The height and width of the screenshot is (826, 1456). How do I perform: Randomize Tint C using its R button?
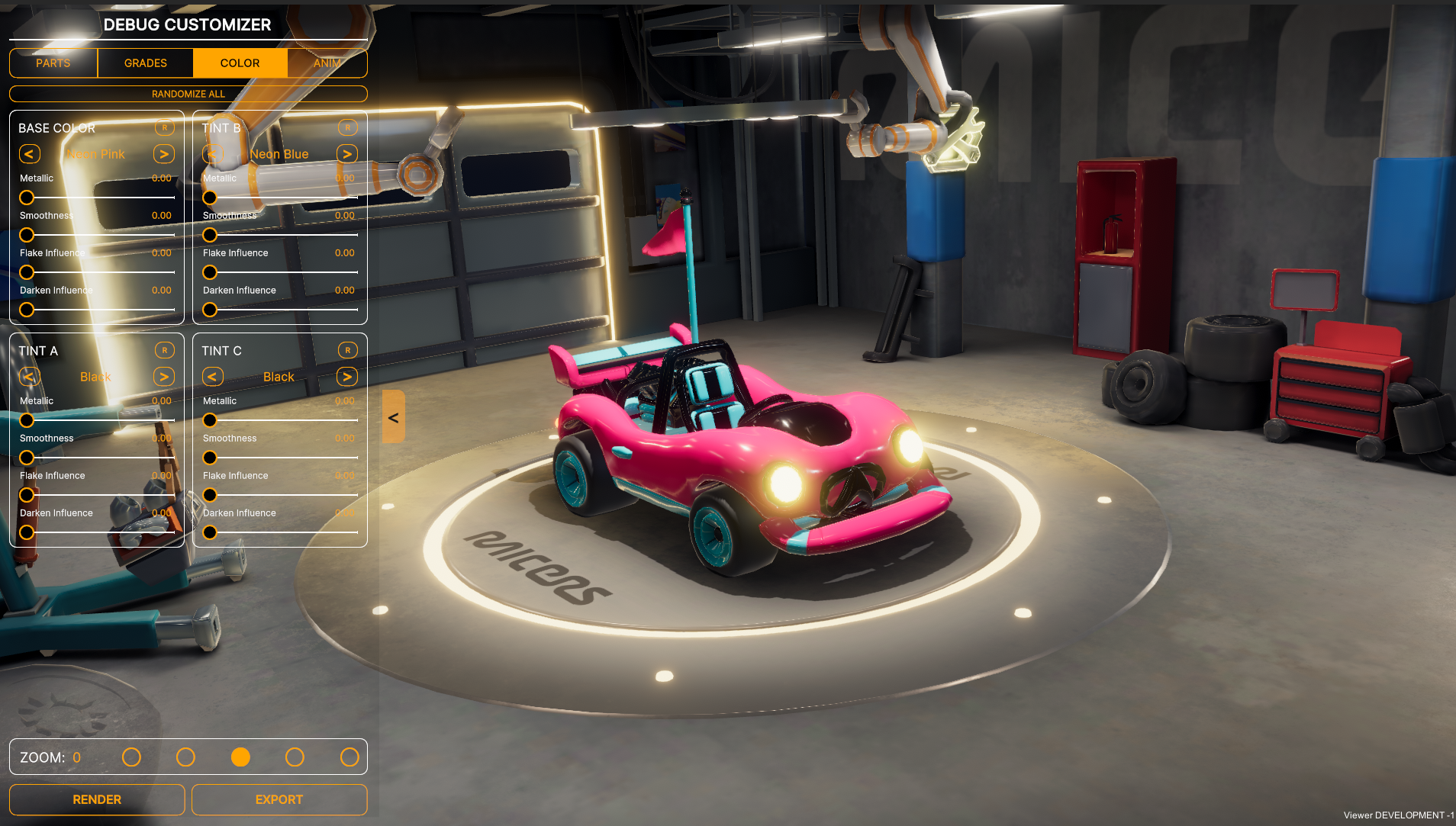click(x=348, y=350)
